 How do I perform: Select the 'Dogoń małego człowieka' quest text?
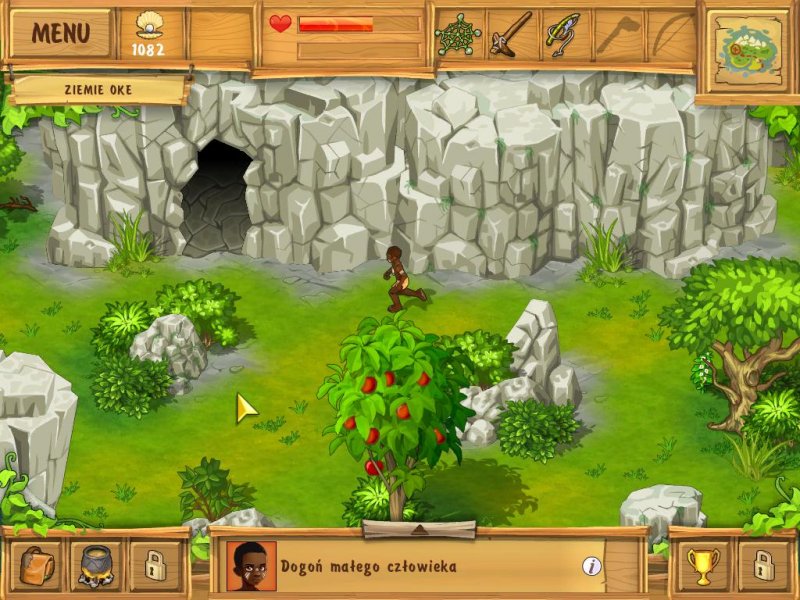click(368, 567)
